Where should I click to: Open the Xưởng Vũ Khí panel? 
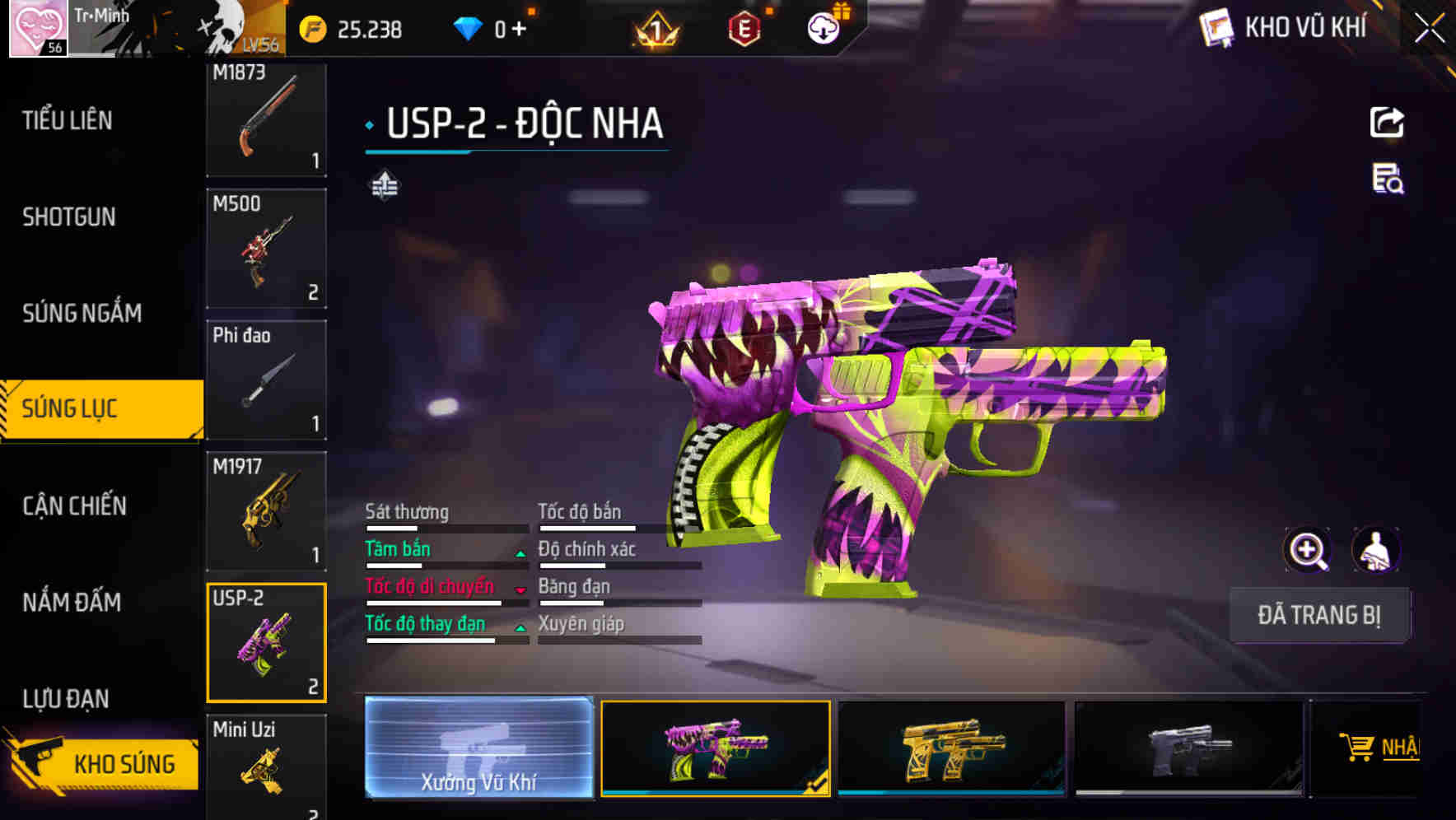pos(478,749)
